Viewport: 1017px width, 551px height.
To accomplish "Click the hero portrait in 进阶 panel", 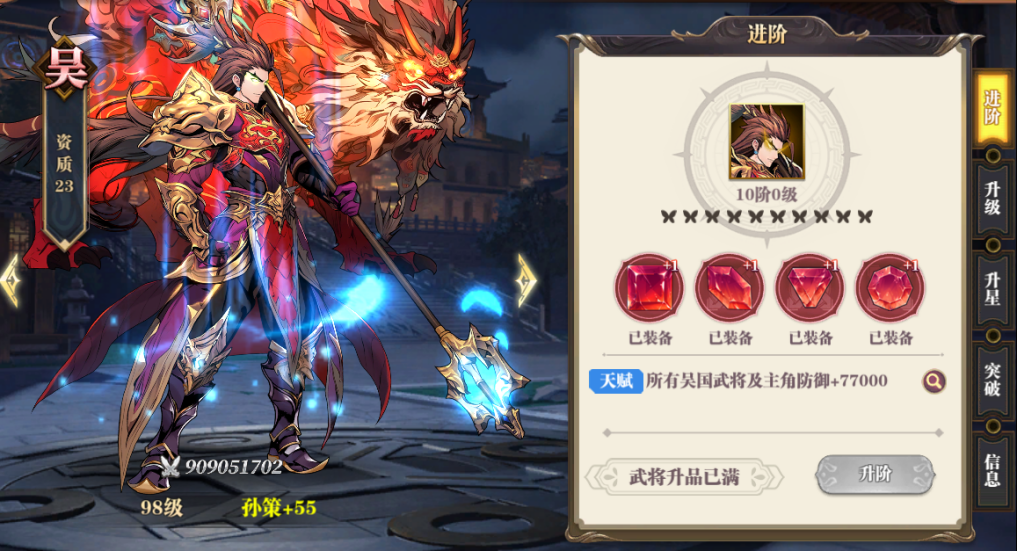I will pos(766,142).
